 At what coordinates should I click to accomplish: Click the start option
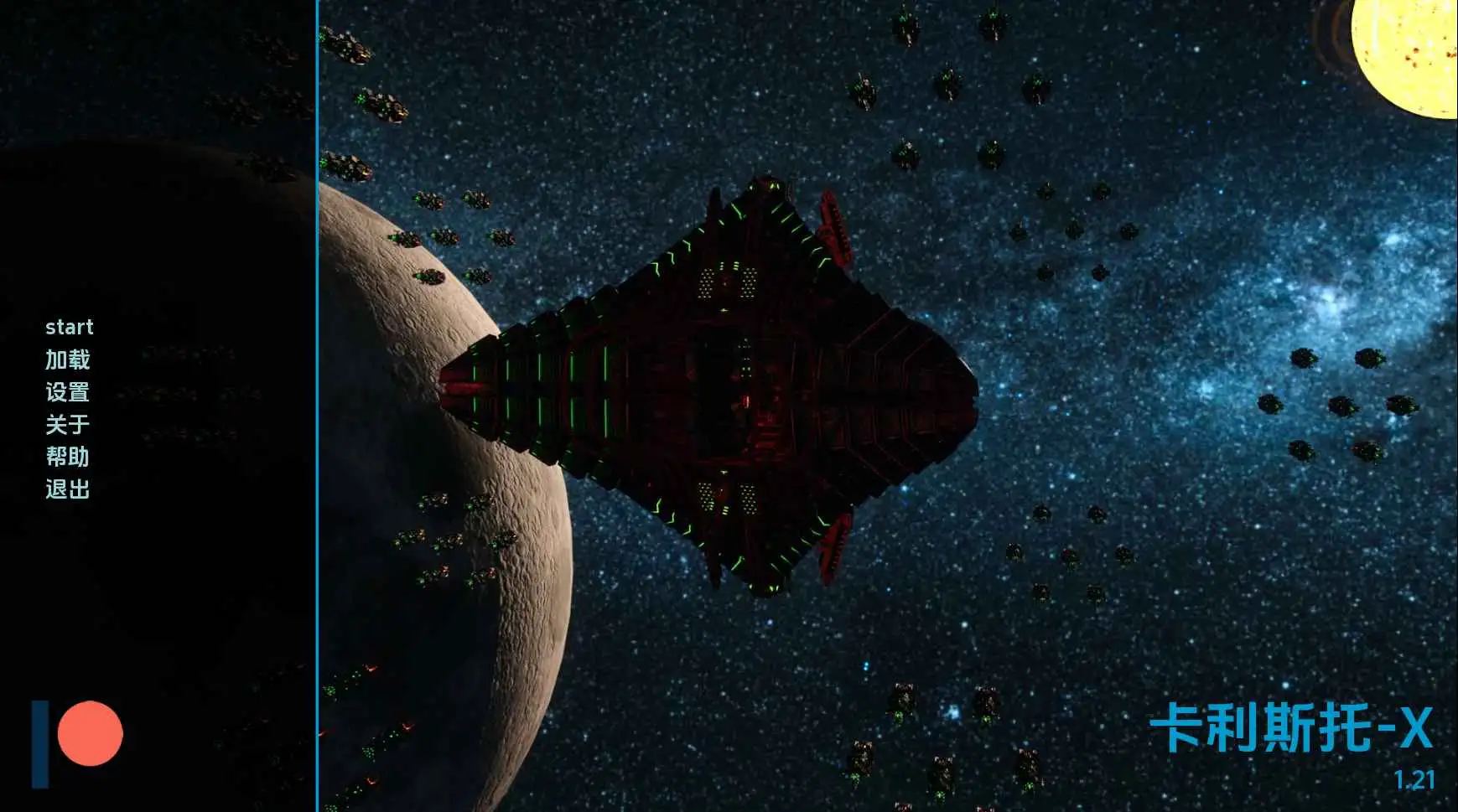point(71,327)
